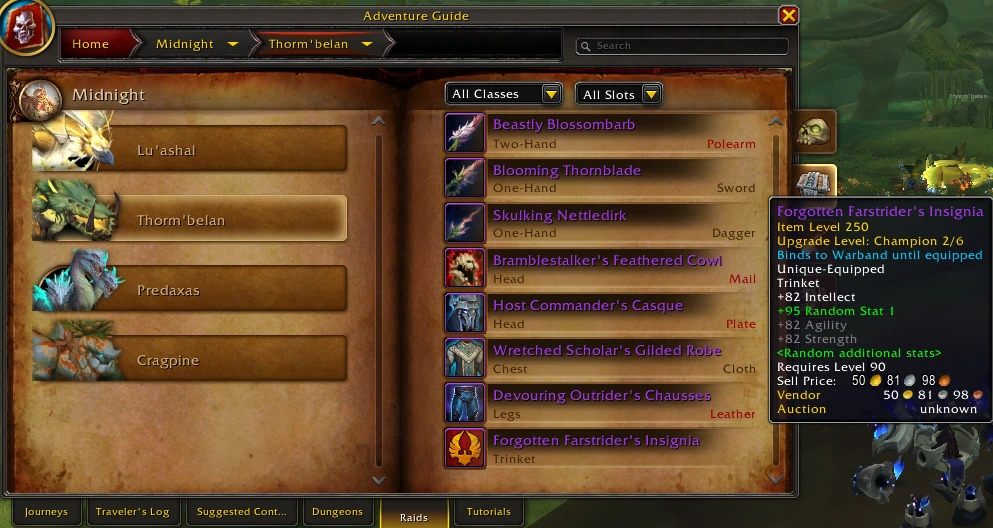Choose the Skulking Nettledirk dagger
Viewport: 993px width, 528px height.
pos(600,223)
